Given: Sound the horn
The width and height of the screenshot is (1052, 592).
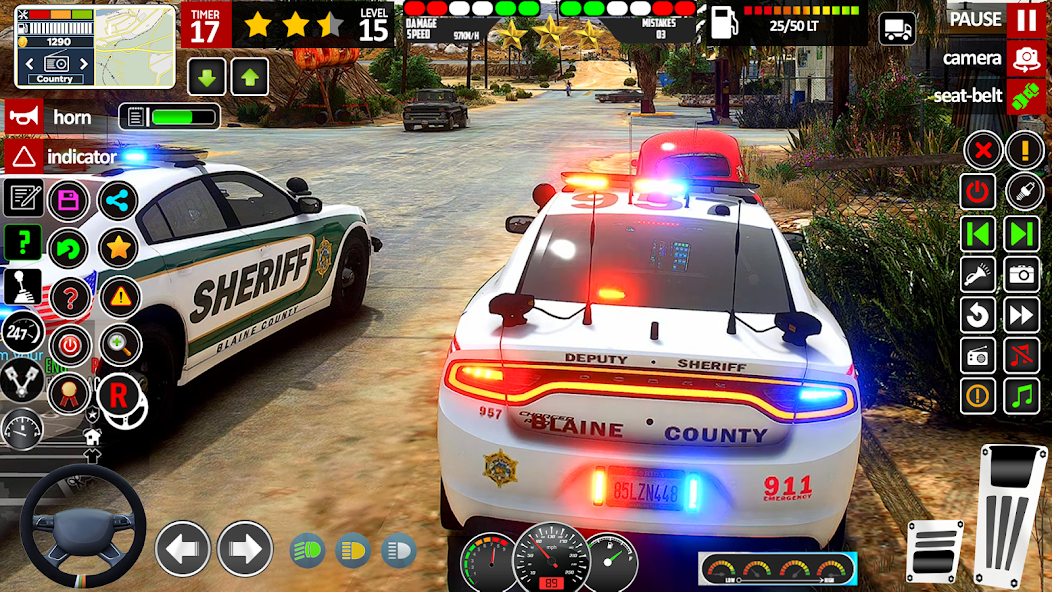Looking at the screenshot, I should click(22, 117).
